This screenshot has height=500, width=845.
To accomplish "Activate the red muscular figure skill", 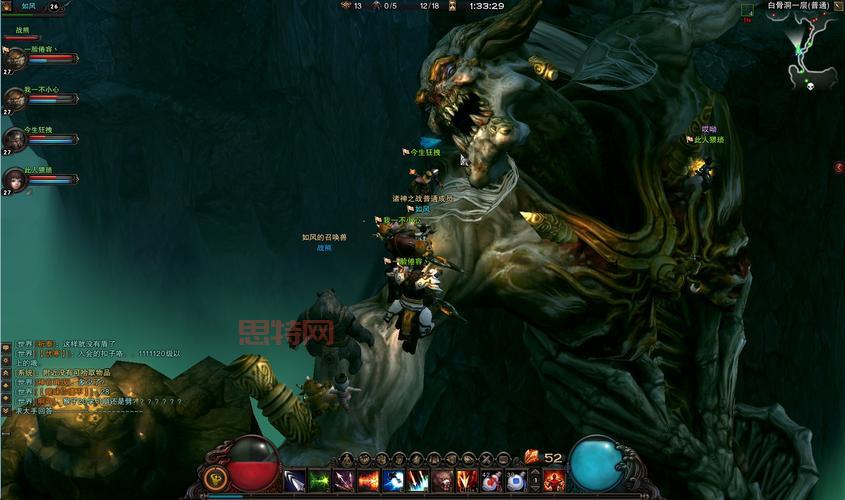I will pos(554,481).
